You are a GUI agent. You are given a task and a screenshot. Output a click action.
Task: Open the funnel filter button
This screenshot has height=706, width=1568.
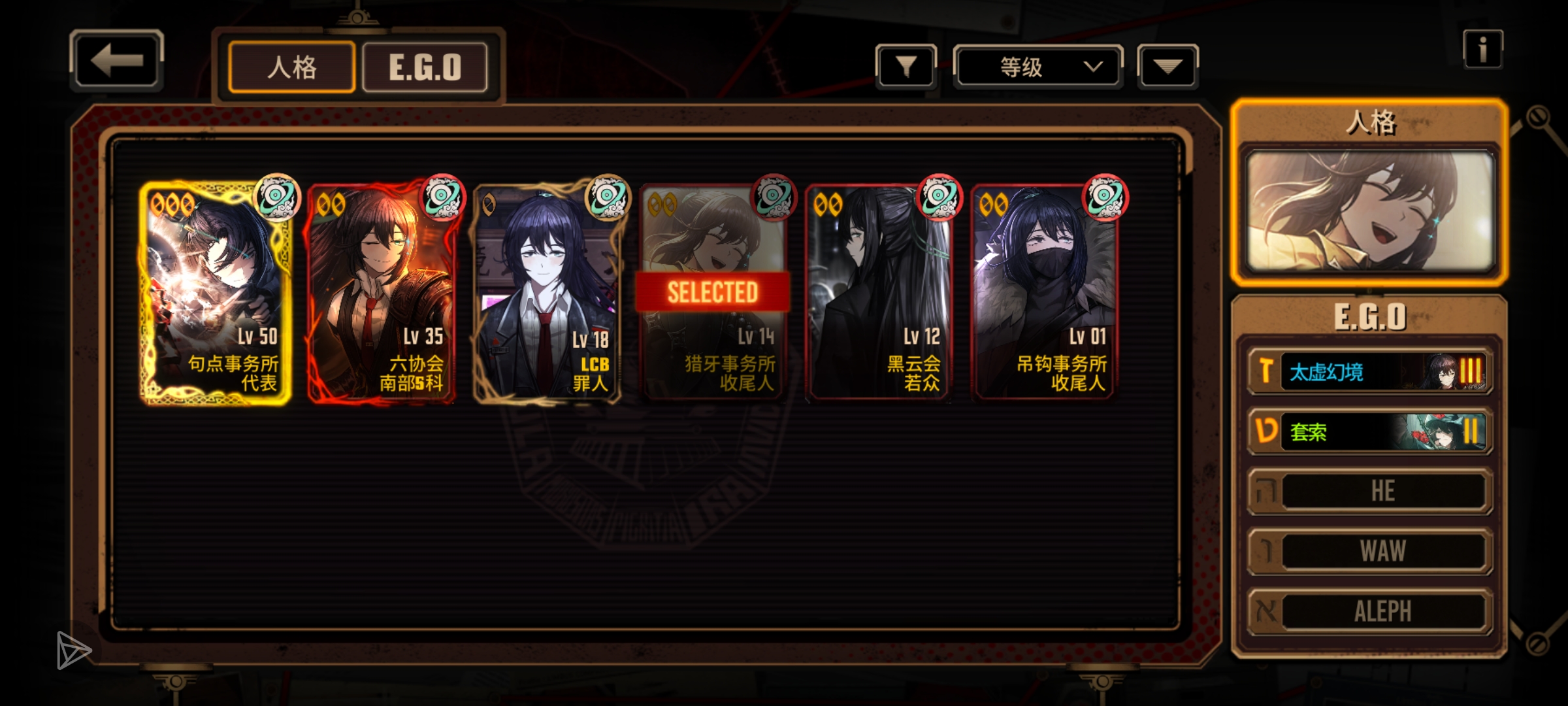[906, 67]
